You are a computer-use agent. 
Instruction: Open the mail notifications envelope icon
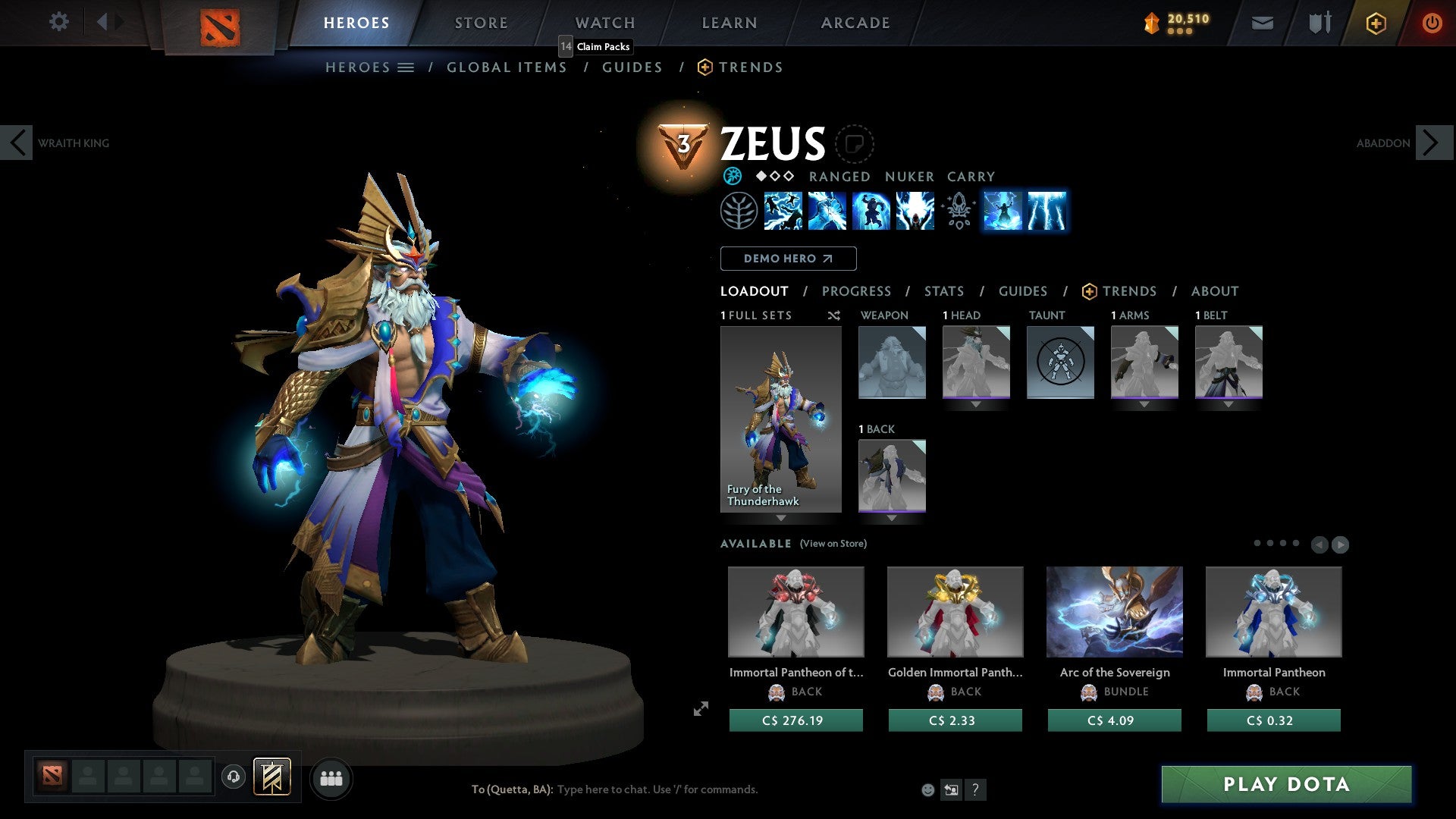point(1262,23)
